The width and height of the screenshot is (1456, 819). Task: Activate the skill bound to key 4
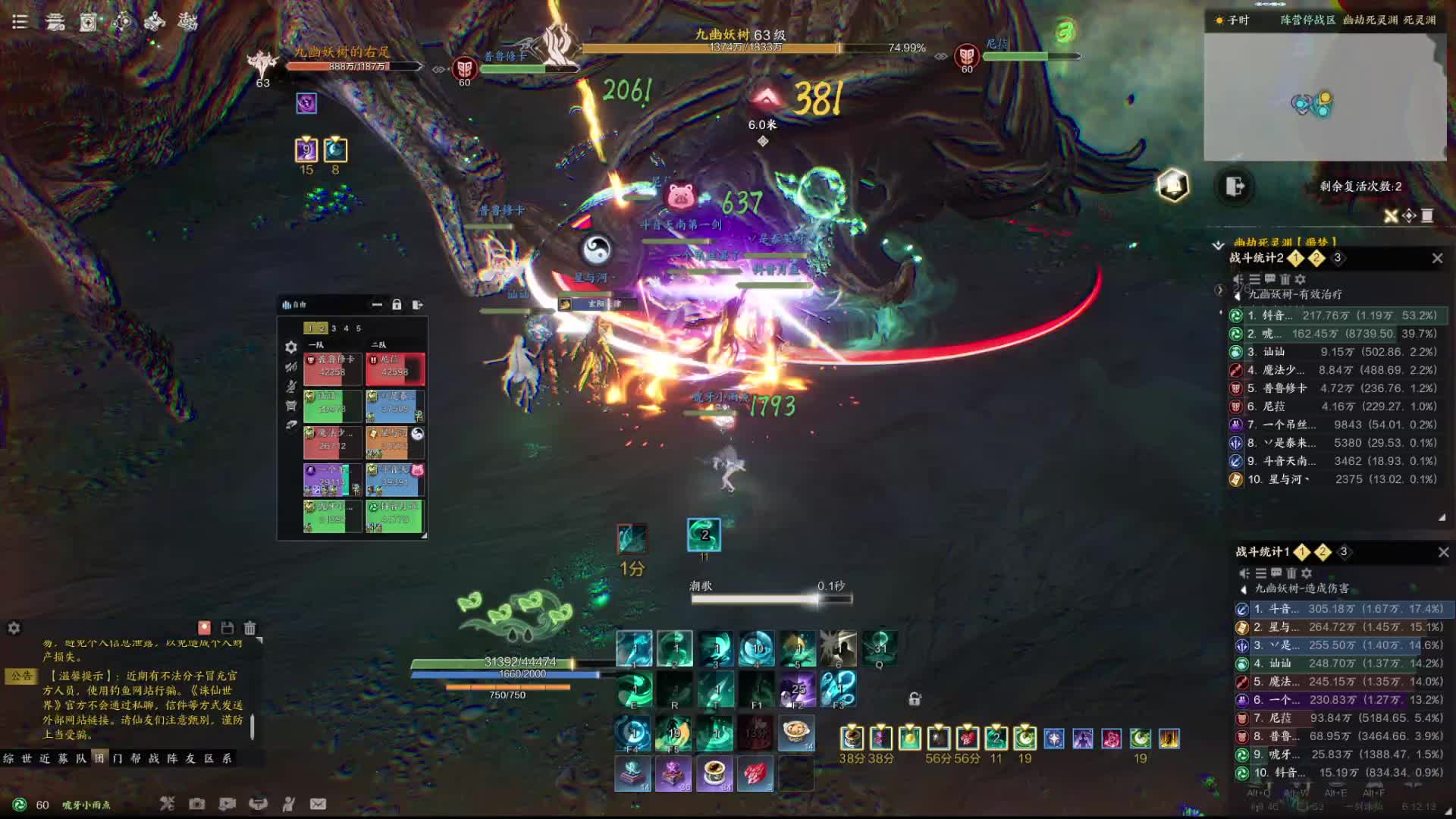click(x=756, y=649)
